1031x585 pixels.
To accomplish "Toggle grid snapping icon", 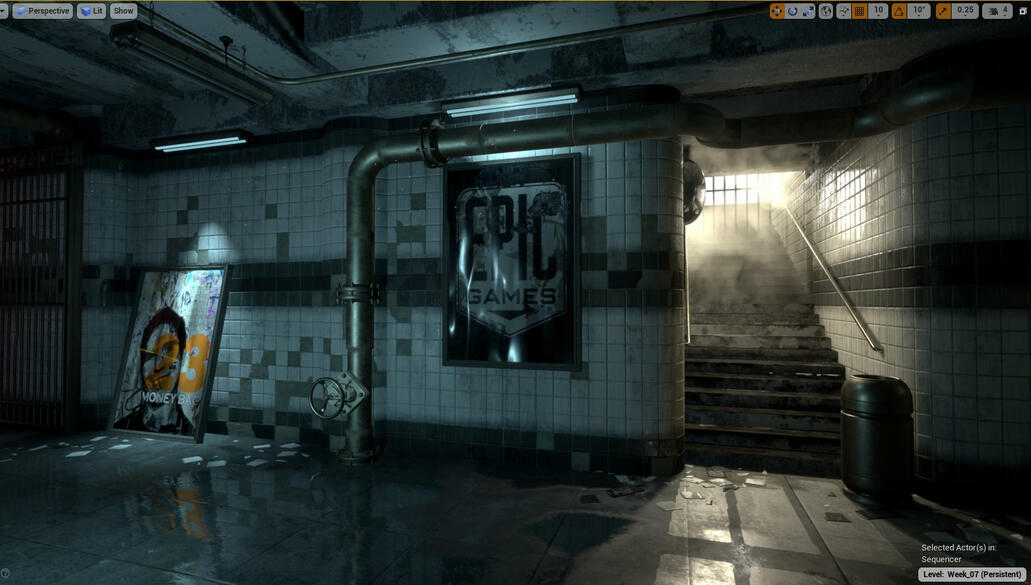I will [860, 11].
